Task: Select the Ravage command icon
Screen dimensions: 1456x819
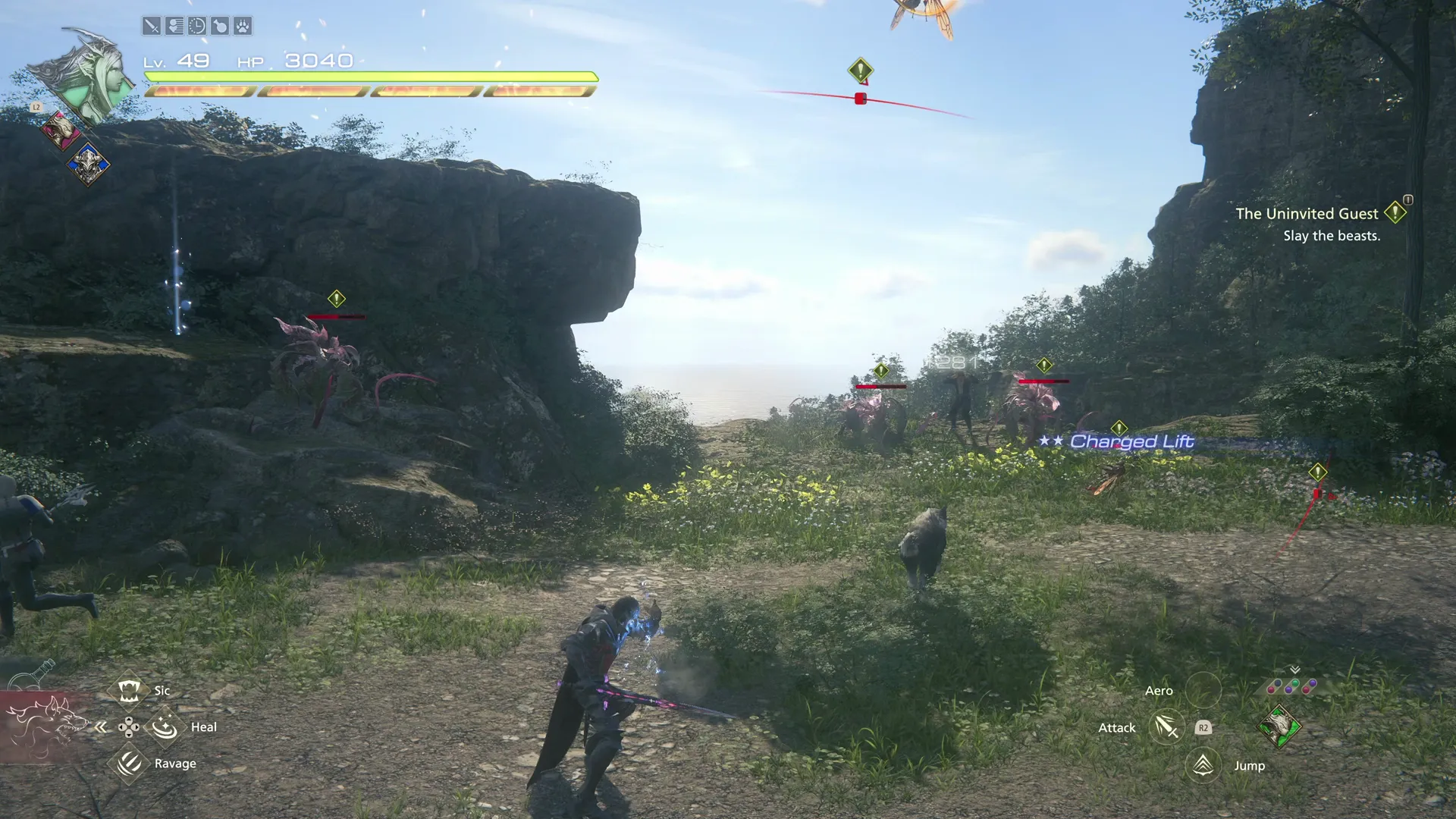Action: 129,764
